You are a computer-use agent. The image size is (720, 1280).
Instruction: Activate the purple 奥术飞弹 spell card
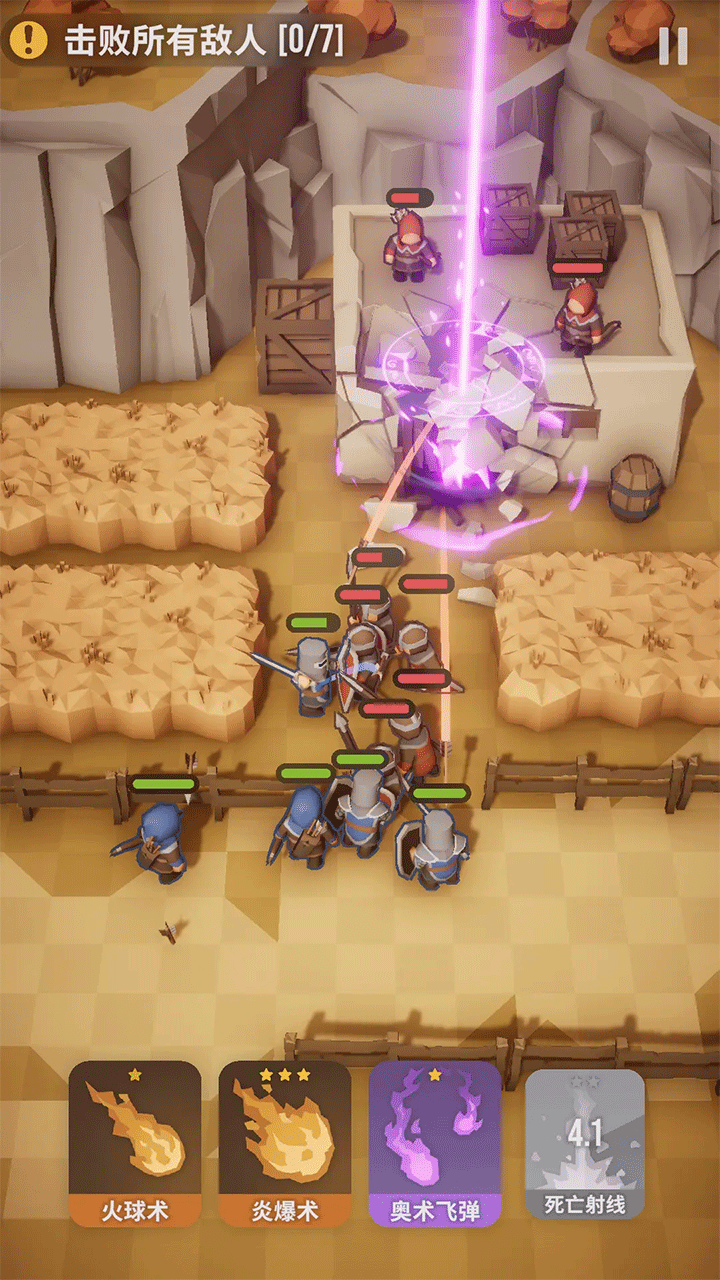[x=435, y=1144]
